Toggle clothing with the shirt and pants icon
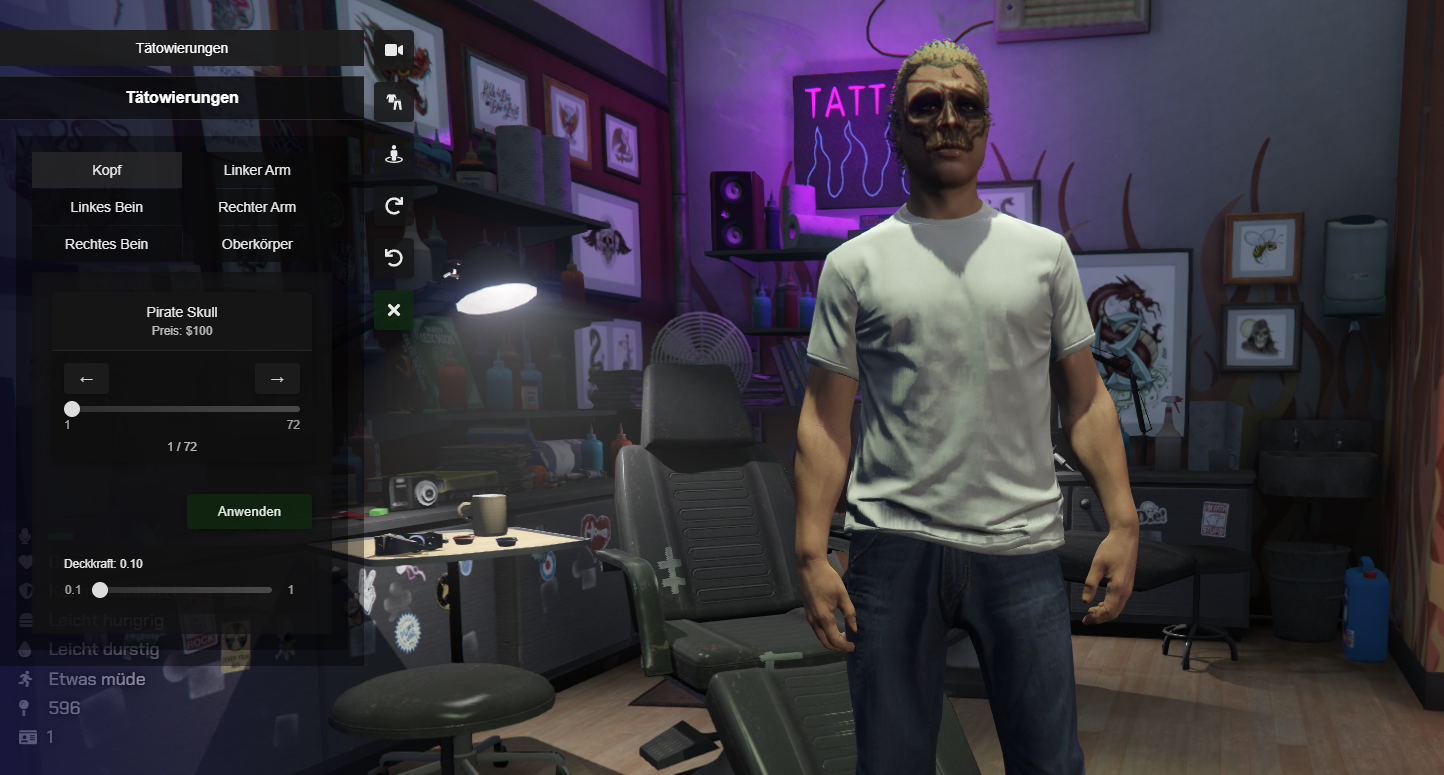Viewport: 1444px width, 775px height. click(394, 102)
